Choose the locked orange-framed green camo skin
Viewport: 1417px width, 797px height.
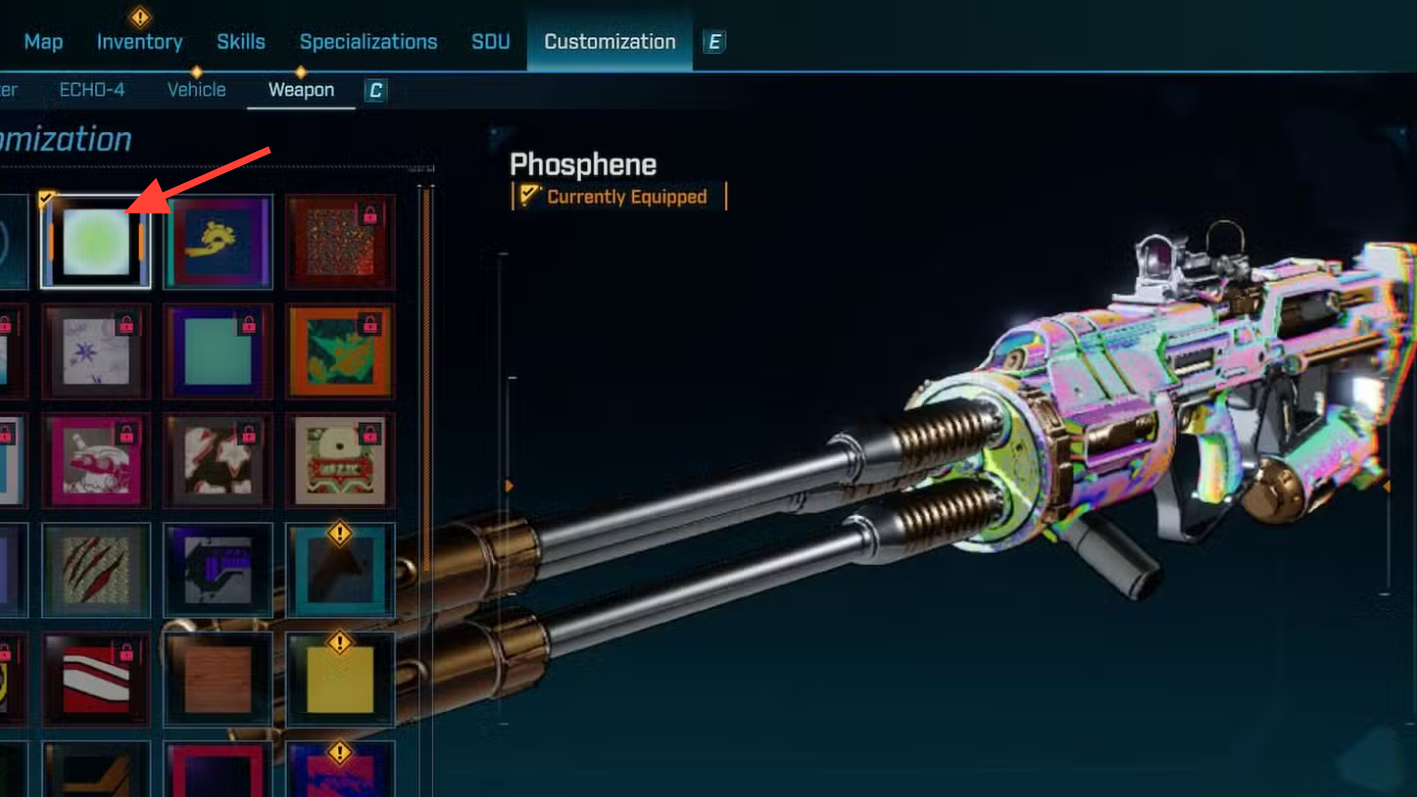(340, 352)
